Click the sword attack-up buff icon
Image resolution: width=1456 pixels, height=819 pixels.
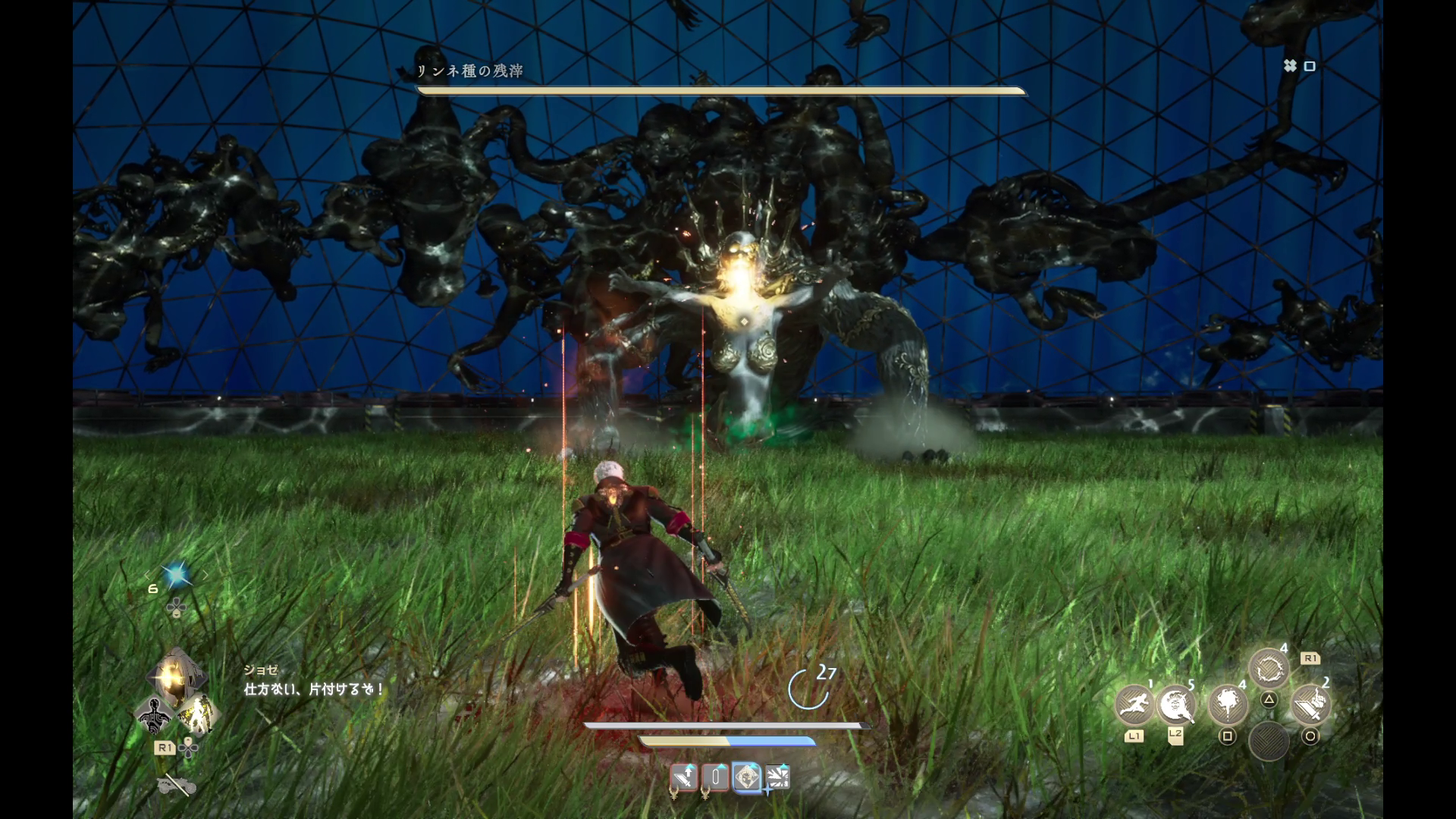point(684,777)
